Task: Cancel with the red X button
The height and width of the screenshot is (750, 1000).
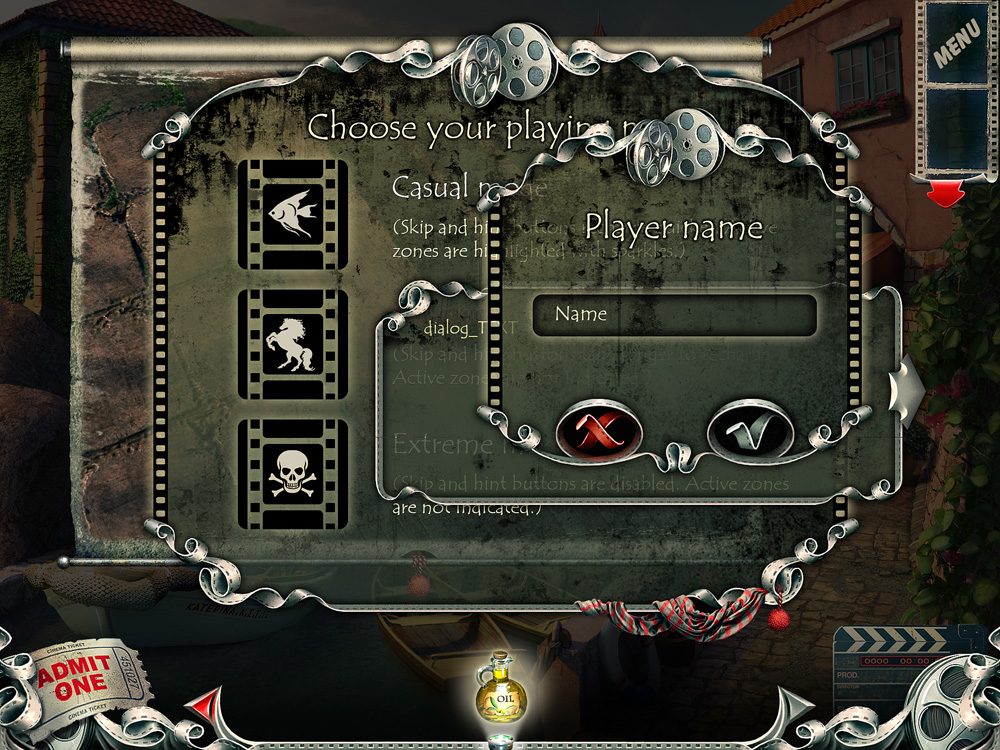Action: coord(598,431)
